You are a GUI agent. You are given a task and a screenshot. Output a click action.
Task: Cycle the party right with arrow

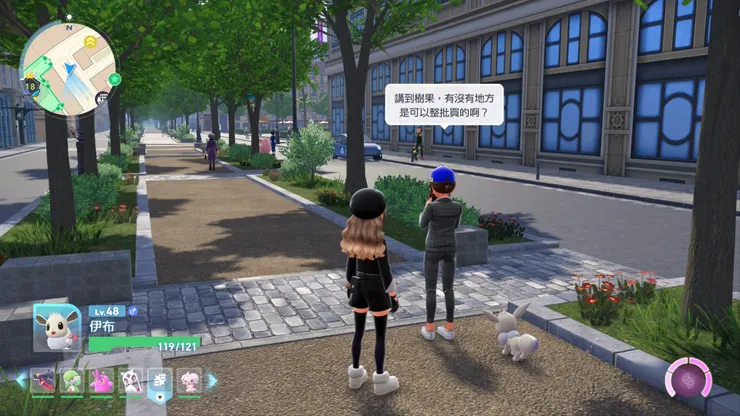[x=212, y=380]
